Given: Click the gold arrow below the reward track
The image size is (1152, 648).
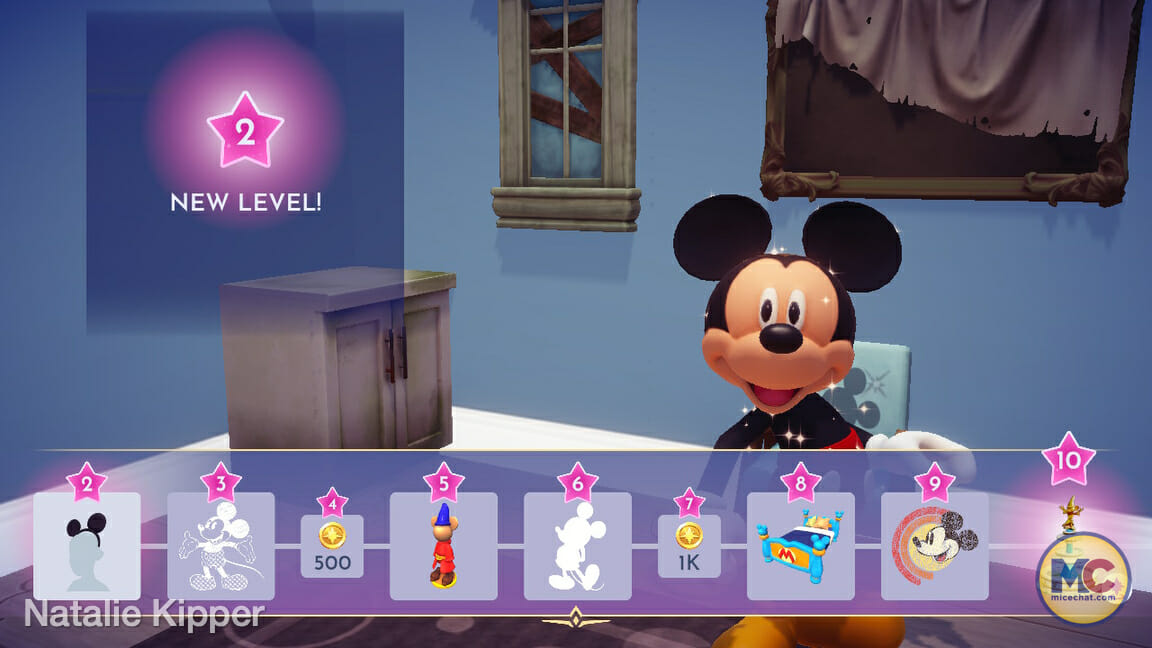Looking at the screenshot, I should (575, 617).
